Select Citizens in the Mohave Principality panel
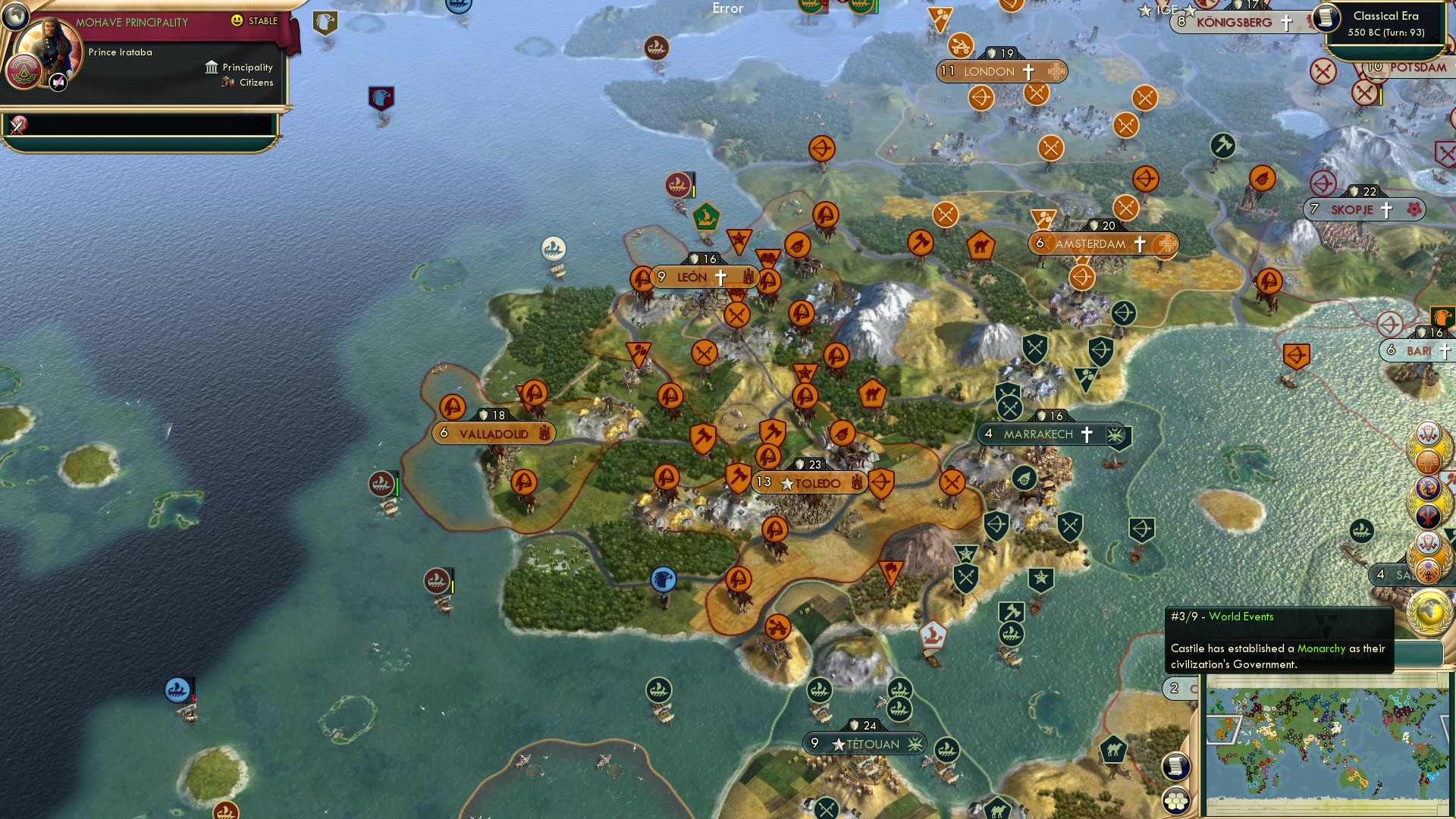Viewport: 1456px width, 819px height. click(x=253, y=82)
